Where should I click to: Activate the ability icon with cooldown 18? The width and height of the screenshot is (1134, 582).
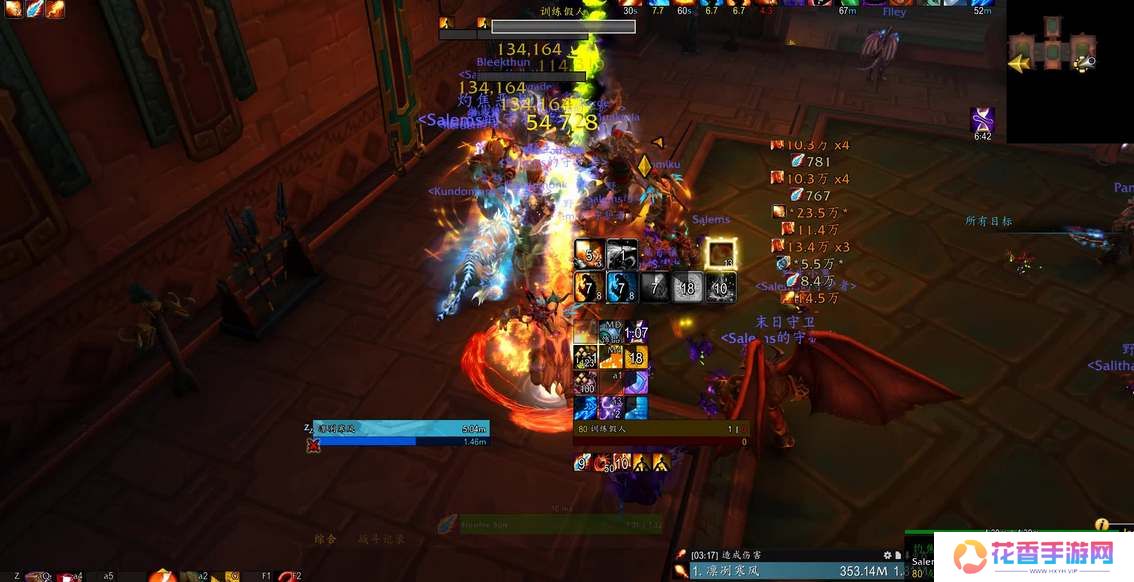(x=687, y=287)
